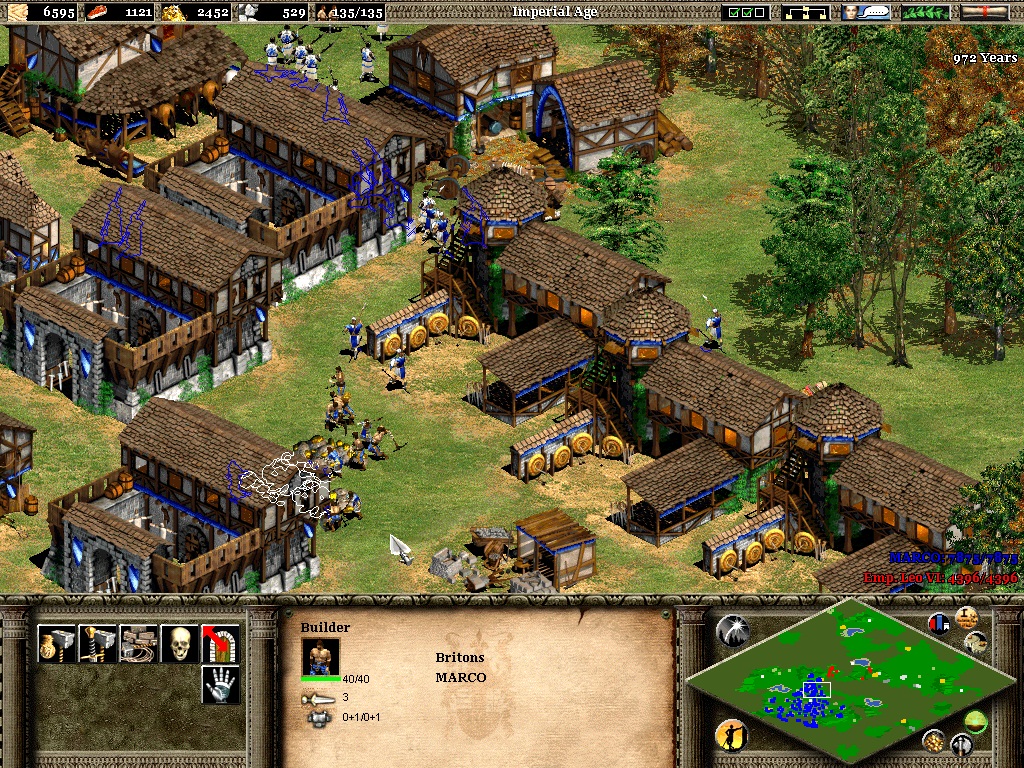This screenshot has height=768, width=1024.
Task: Click the garrison door-with-red-arrow command
Action: [220, 644]
